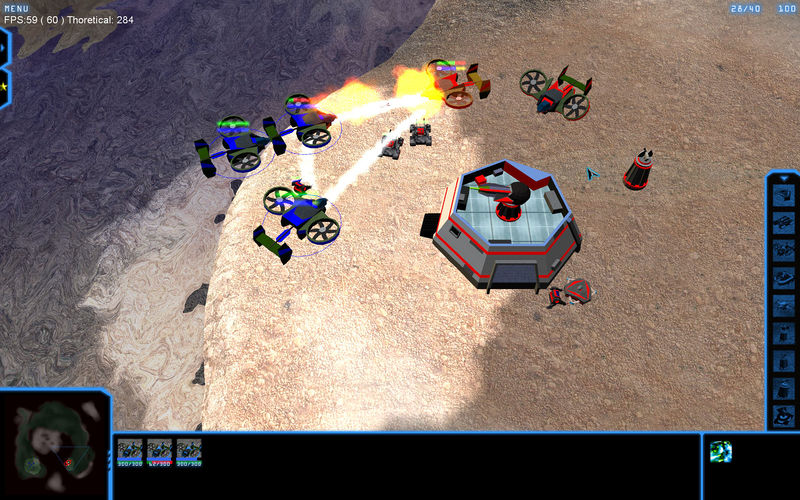
Task: Click the minimap panel
Action: tap(53, 445)
